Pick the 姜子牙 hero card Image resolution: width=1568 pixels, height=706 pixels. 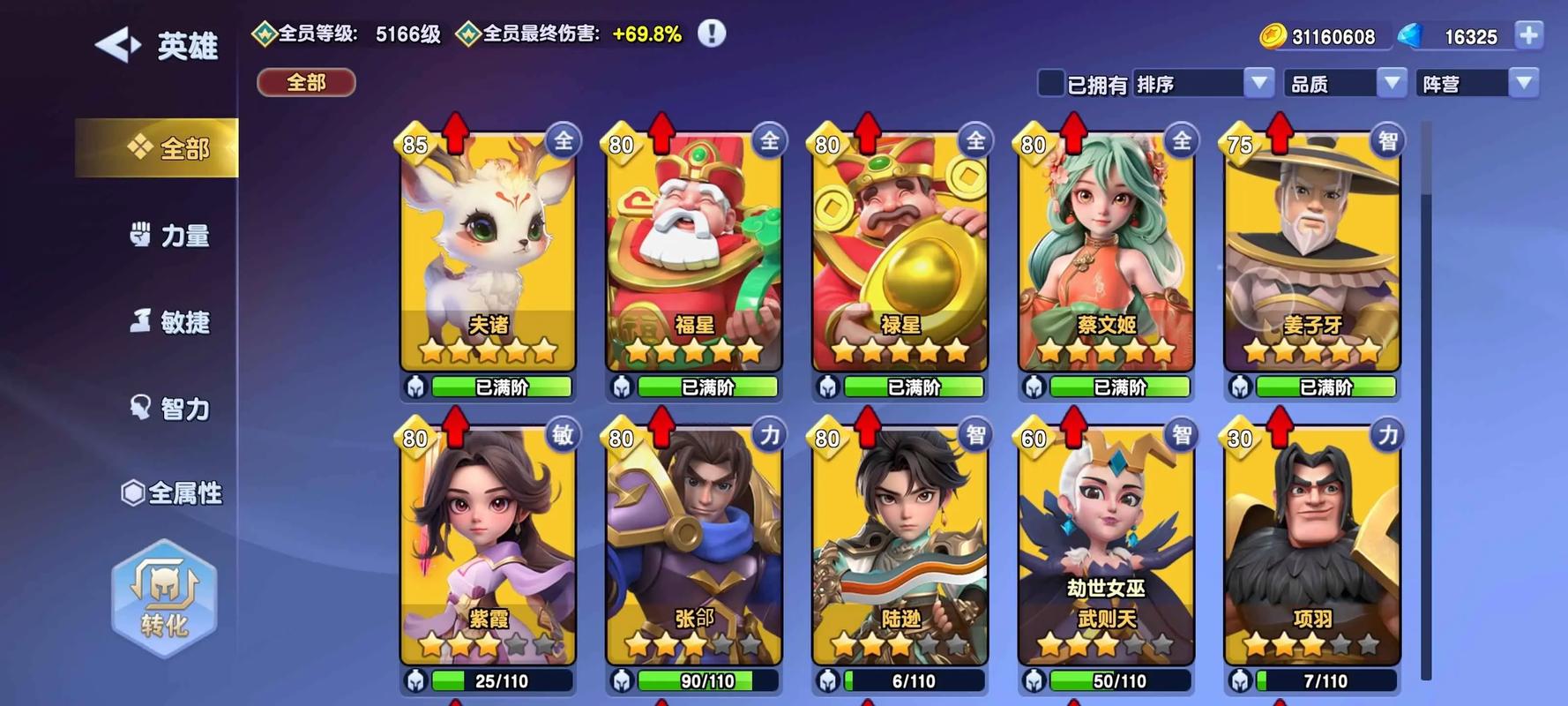click(1312, 252)
